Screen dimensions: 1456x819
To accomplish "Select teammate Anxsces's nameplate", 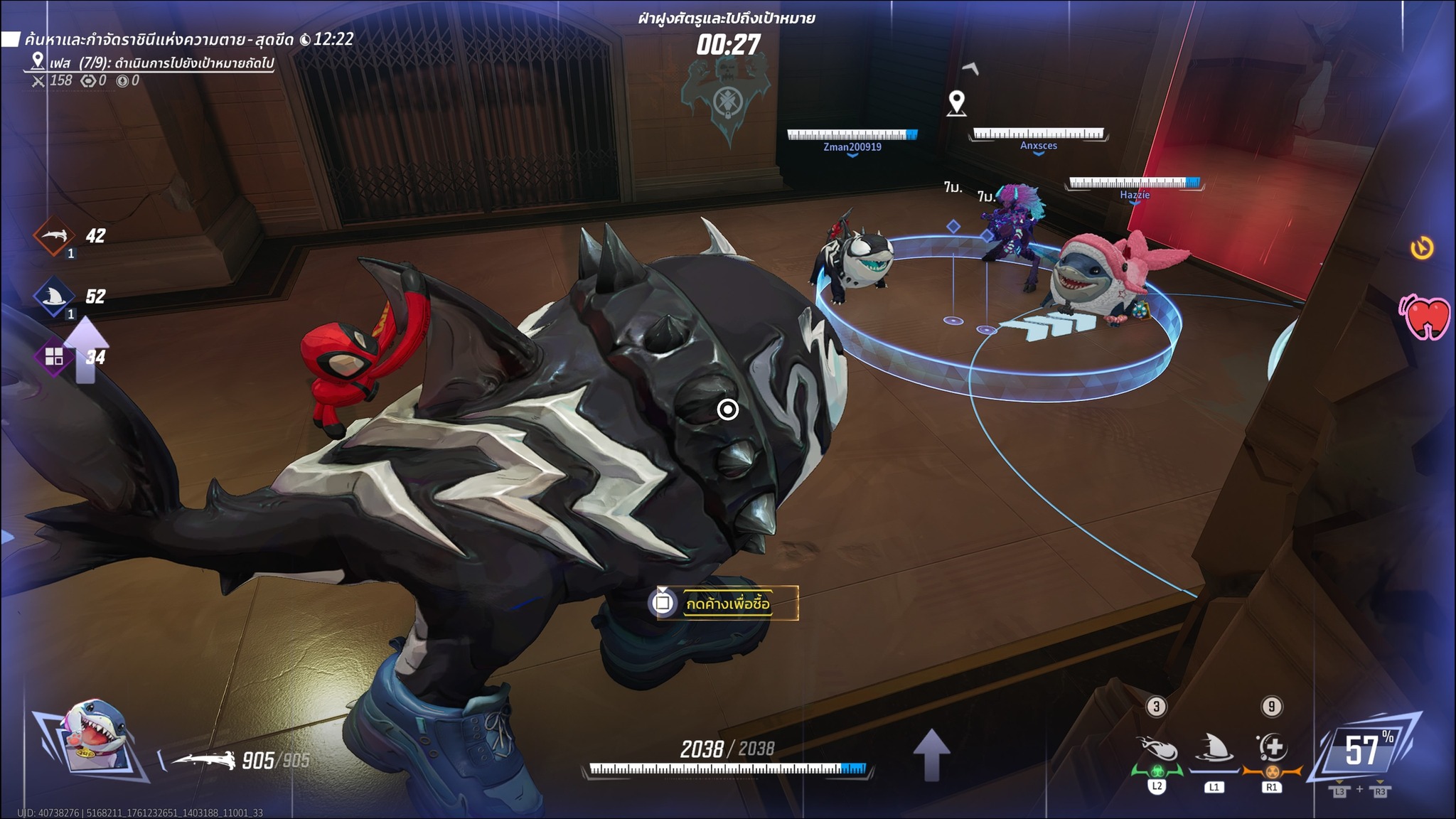I will 1038,146.
